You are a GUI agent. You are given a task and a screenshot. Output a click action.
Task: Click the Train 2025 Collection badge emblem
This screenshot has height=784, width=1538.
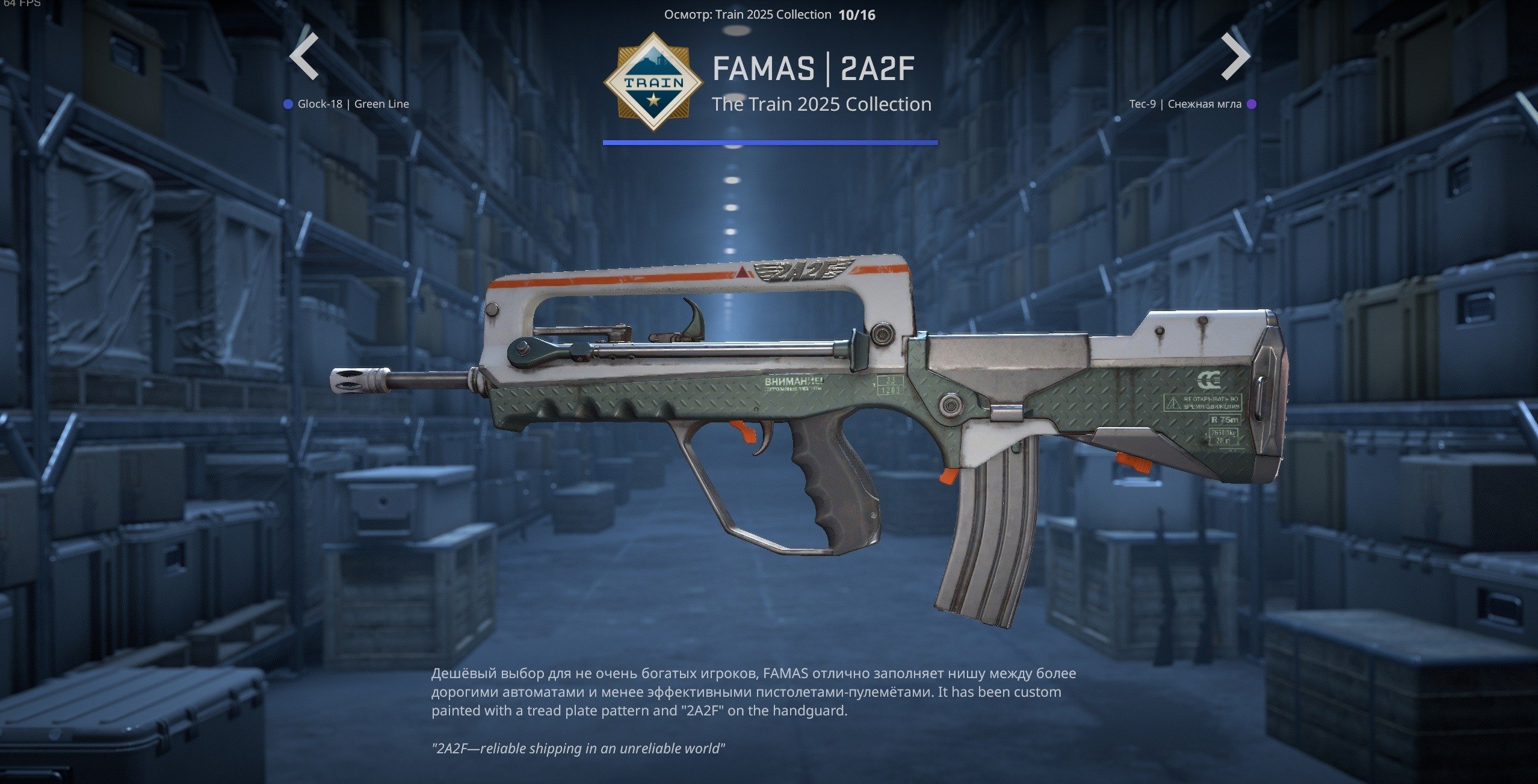[655, 81]
